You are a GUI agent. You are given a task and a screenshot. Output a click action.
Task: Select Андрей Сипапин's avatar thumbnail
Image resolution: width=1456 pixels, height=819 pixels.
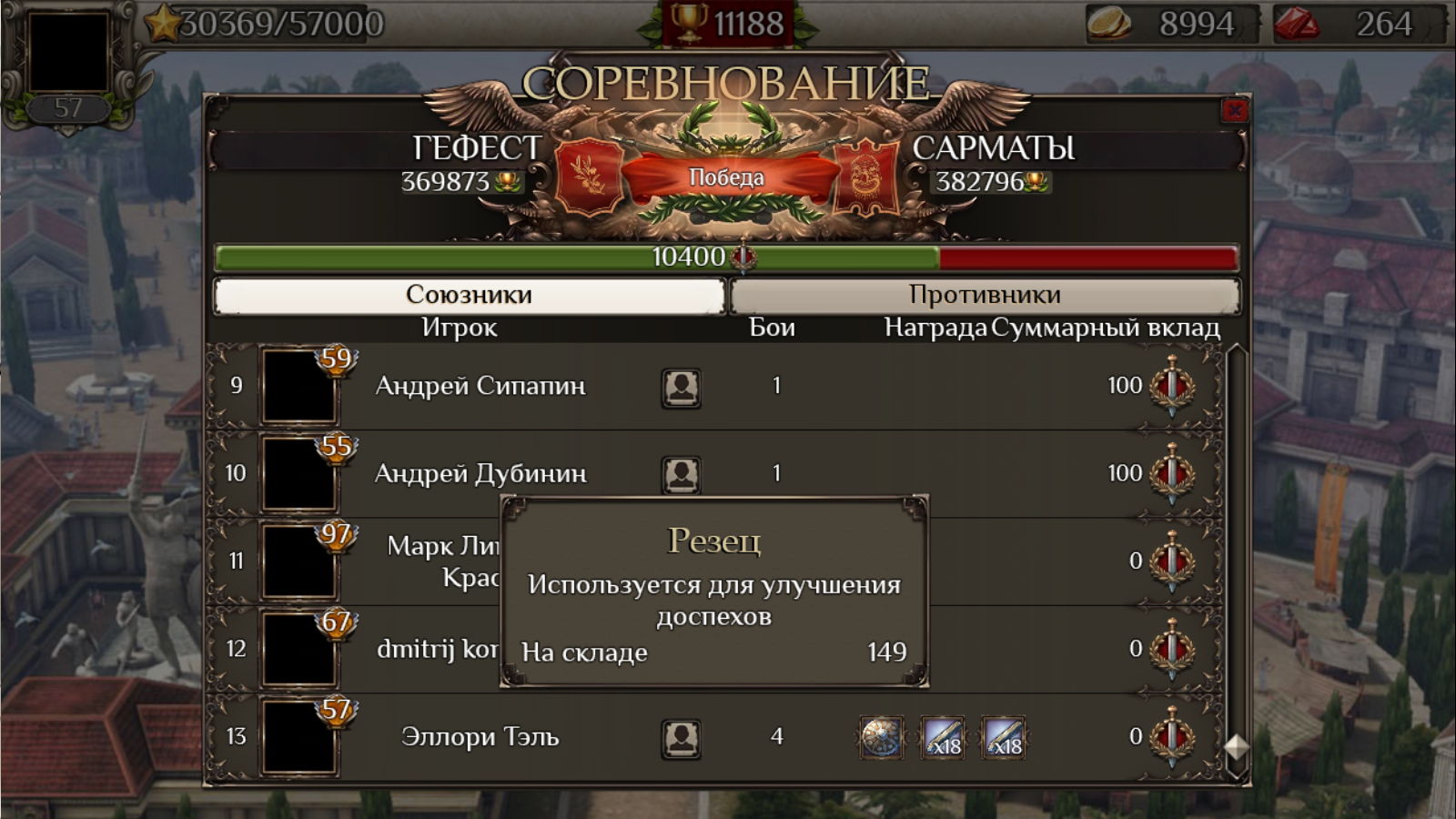298,386
